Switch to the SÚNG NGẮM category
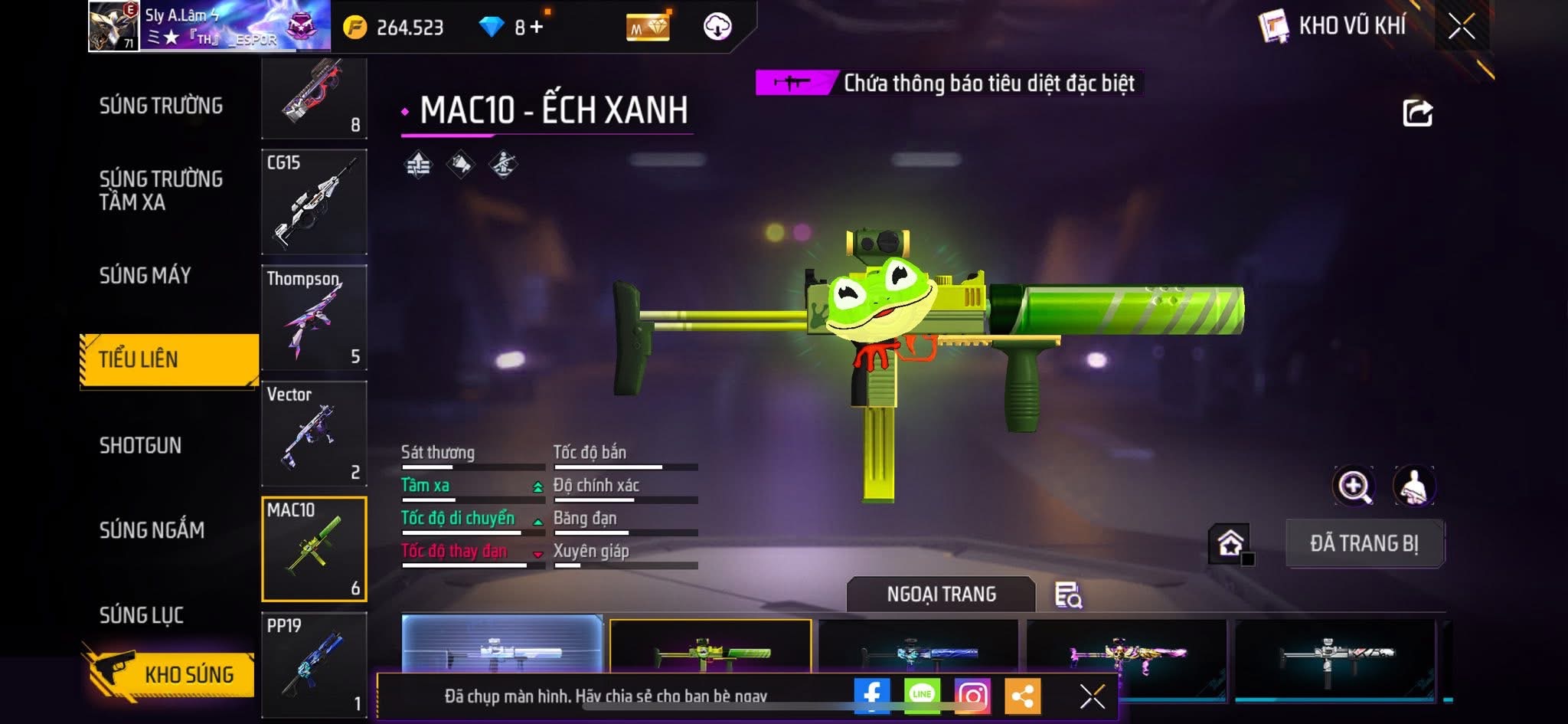 [152, 529]
